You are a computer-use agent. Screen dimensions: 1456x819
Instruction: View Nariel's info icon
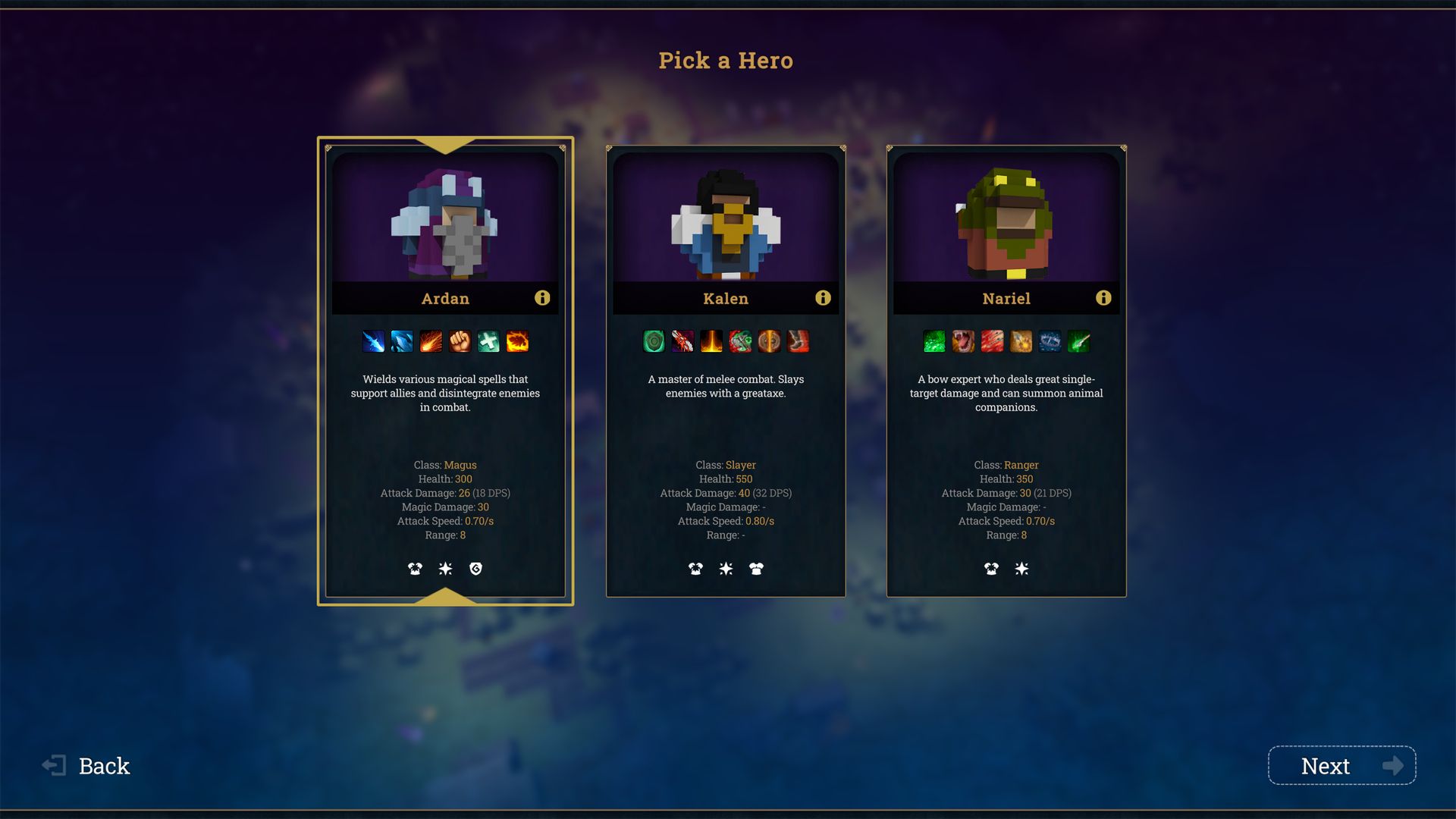point(1103,298)
